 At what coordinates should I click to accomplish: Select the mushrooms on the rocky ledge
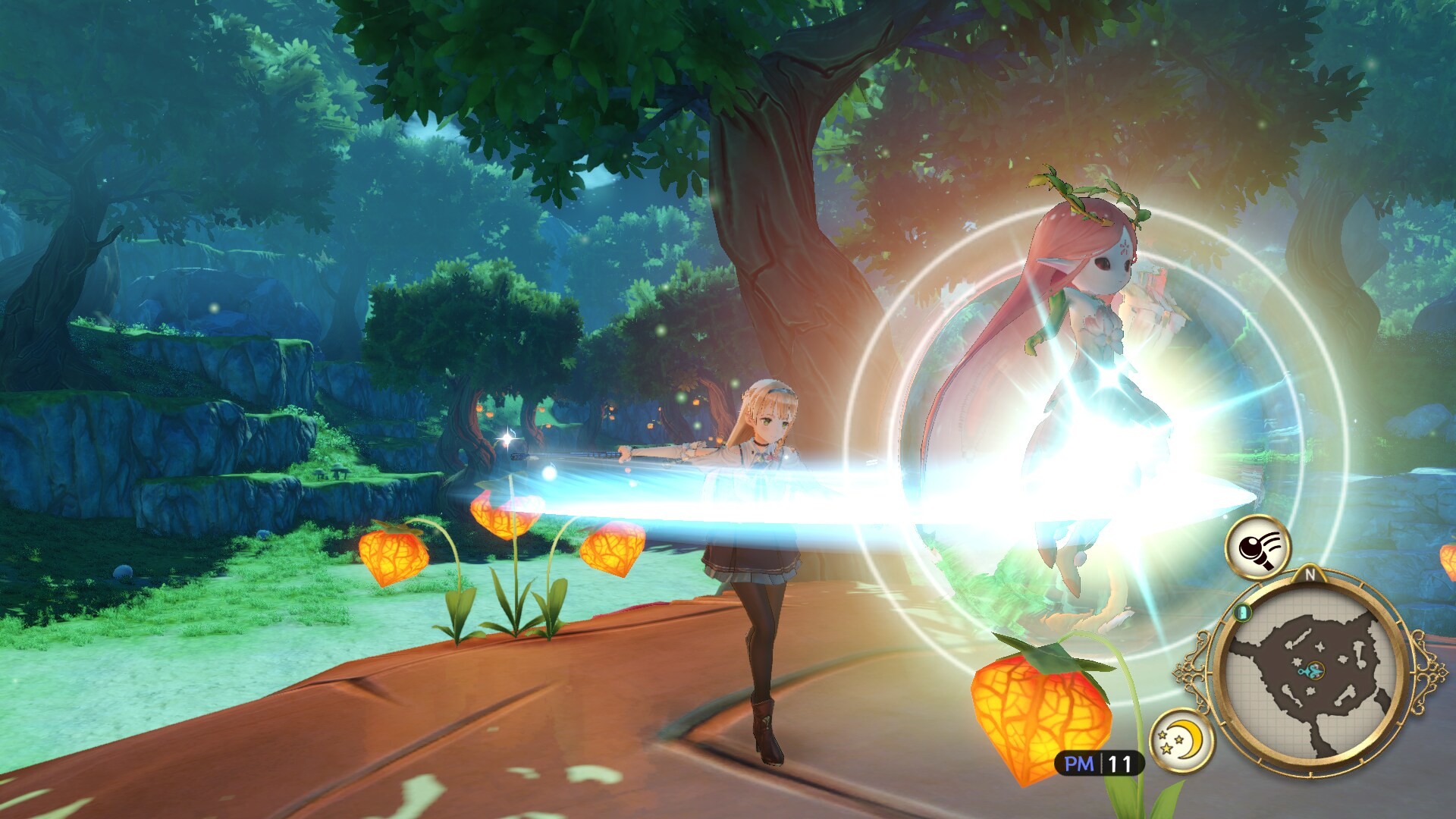(334, 472)
